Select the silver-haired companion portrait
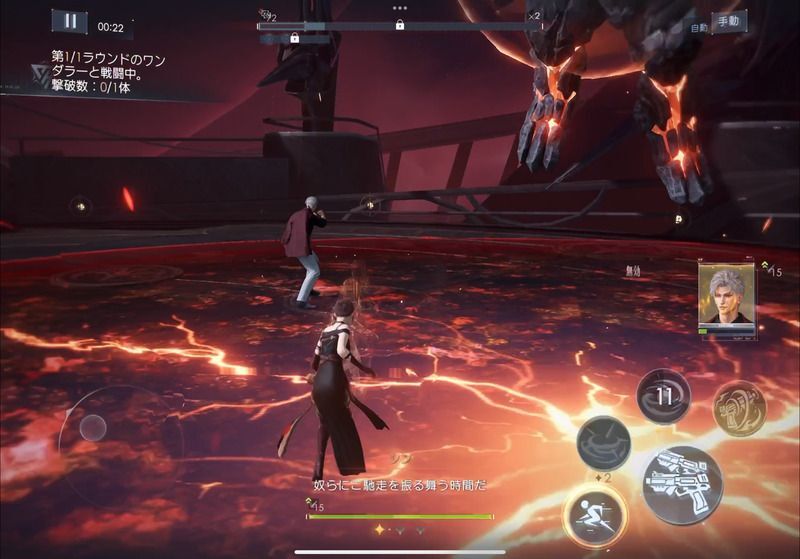Viewport: 800px width, 559px height. coord(727,296)
